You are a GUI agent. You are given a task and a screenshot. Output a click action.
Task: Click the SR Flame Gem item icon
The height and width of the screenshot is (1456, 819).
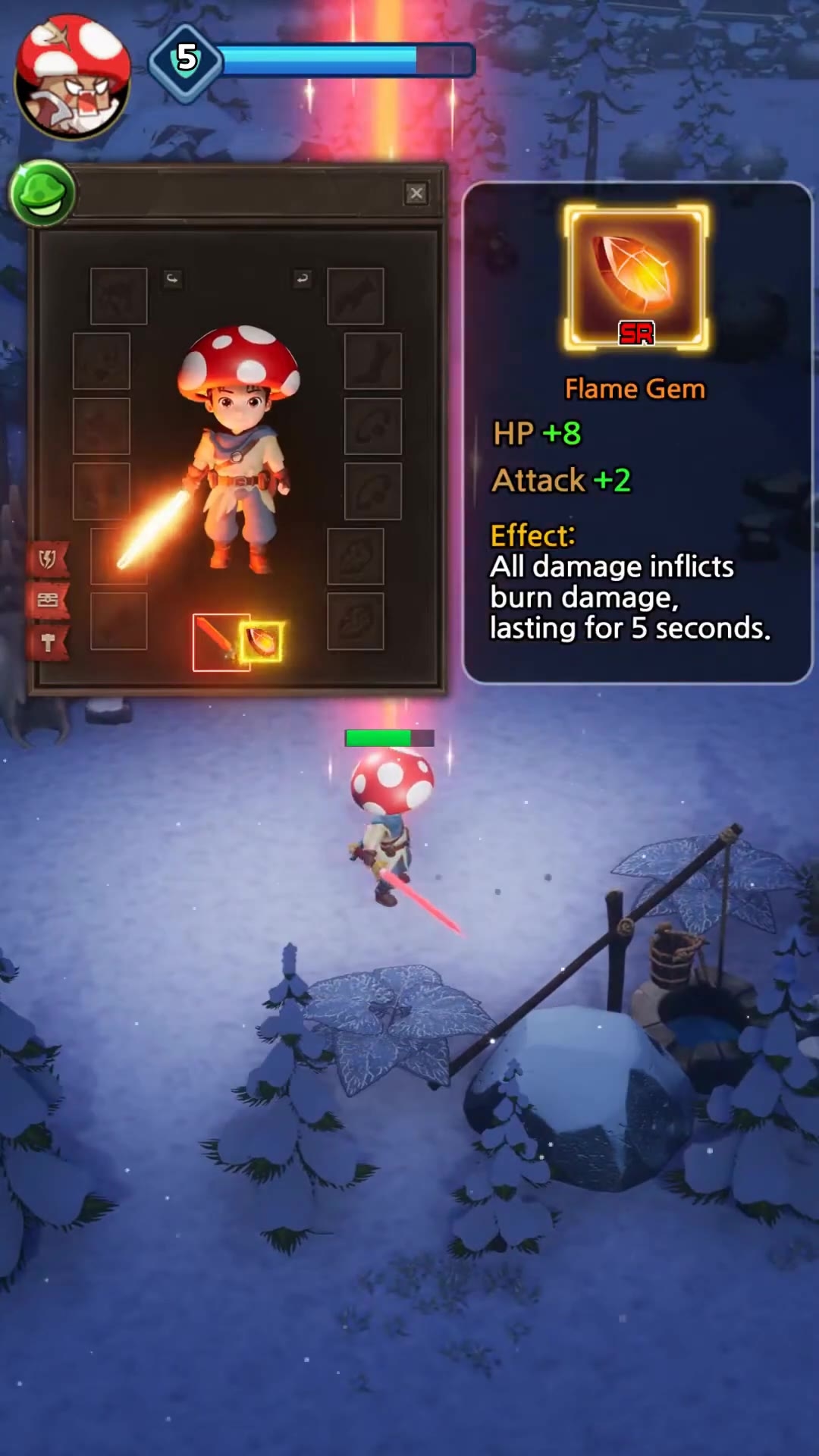(636, 278)
